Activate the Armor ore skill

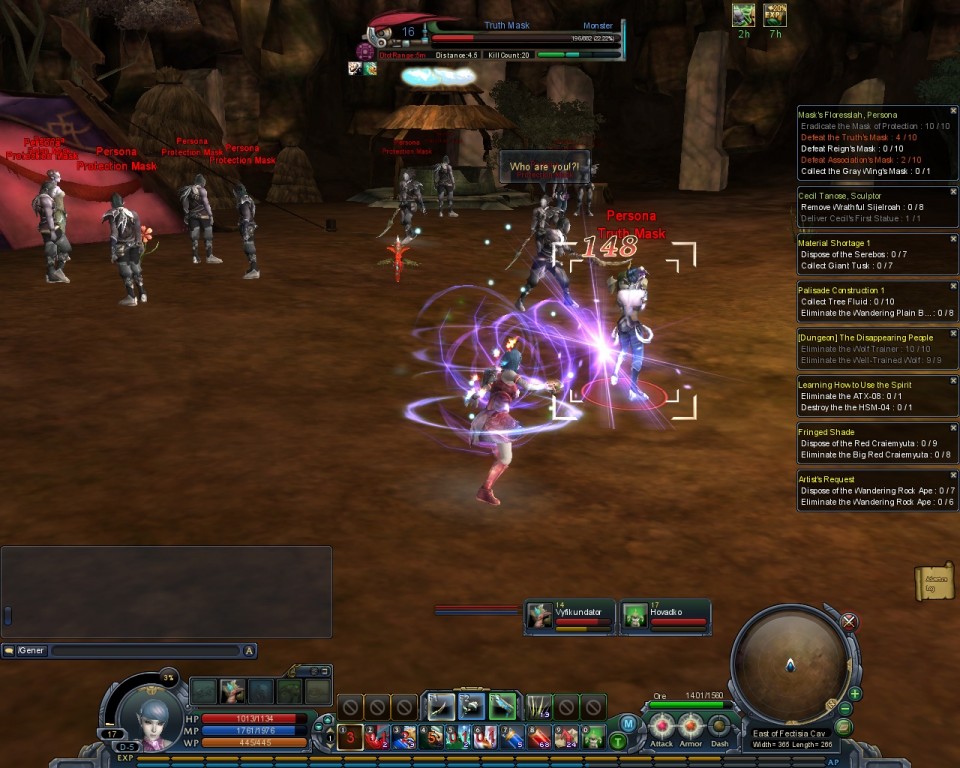[x=691, y=726]
